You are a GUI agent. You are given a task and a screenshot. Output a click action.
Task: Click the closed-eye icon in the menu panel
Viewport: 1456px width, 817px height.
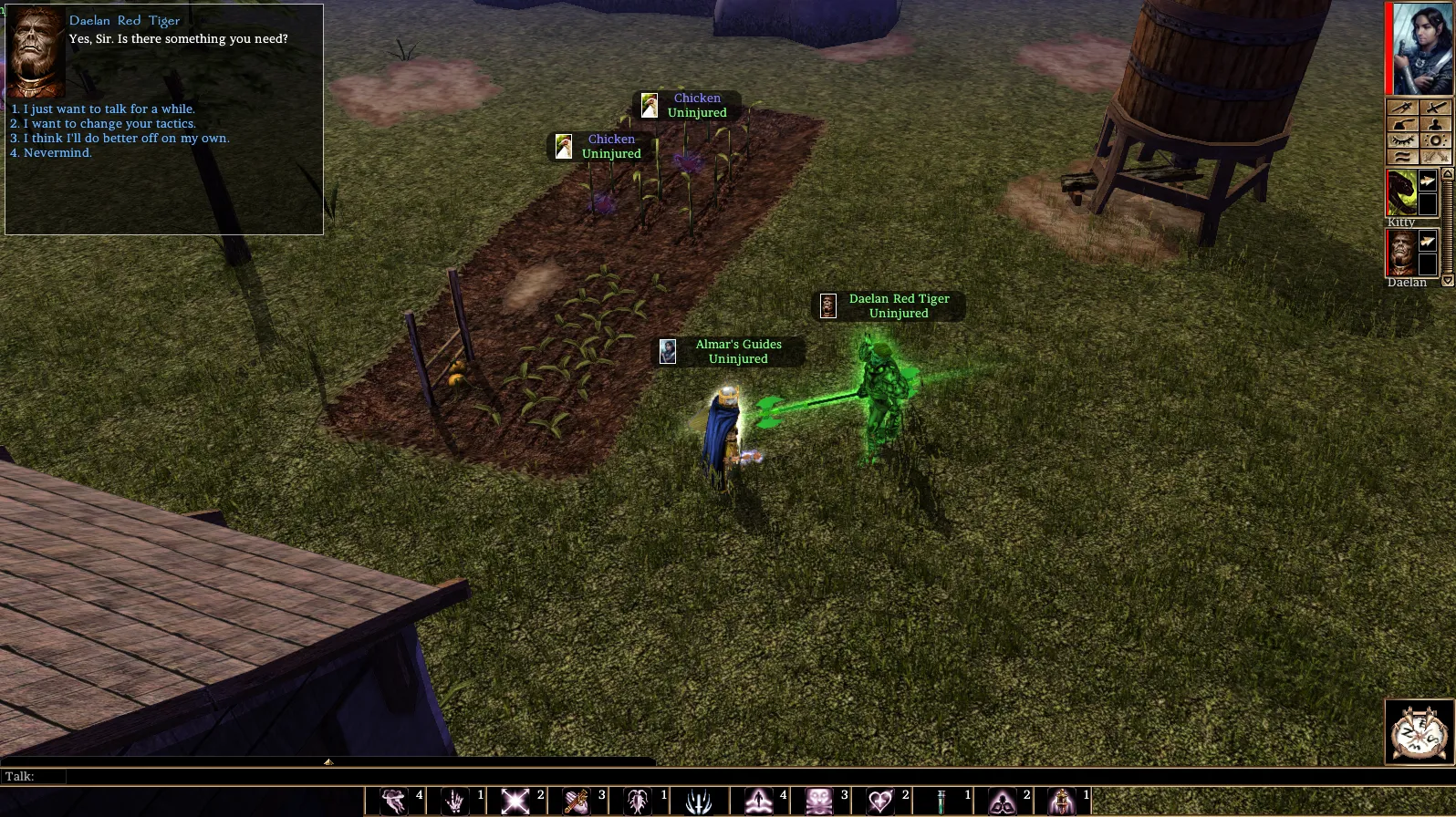[1403, 140]
